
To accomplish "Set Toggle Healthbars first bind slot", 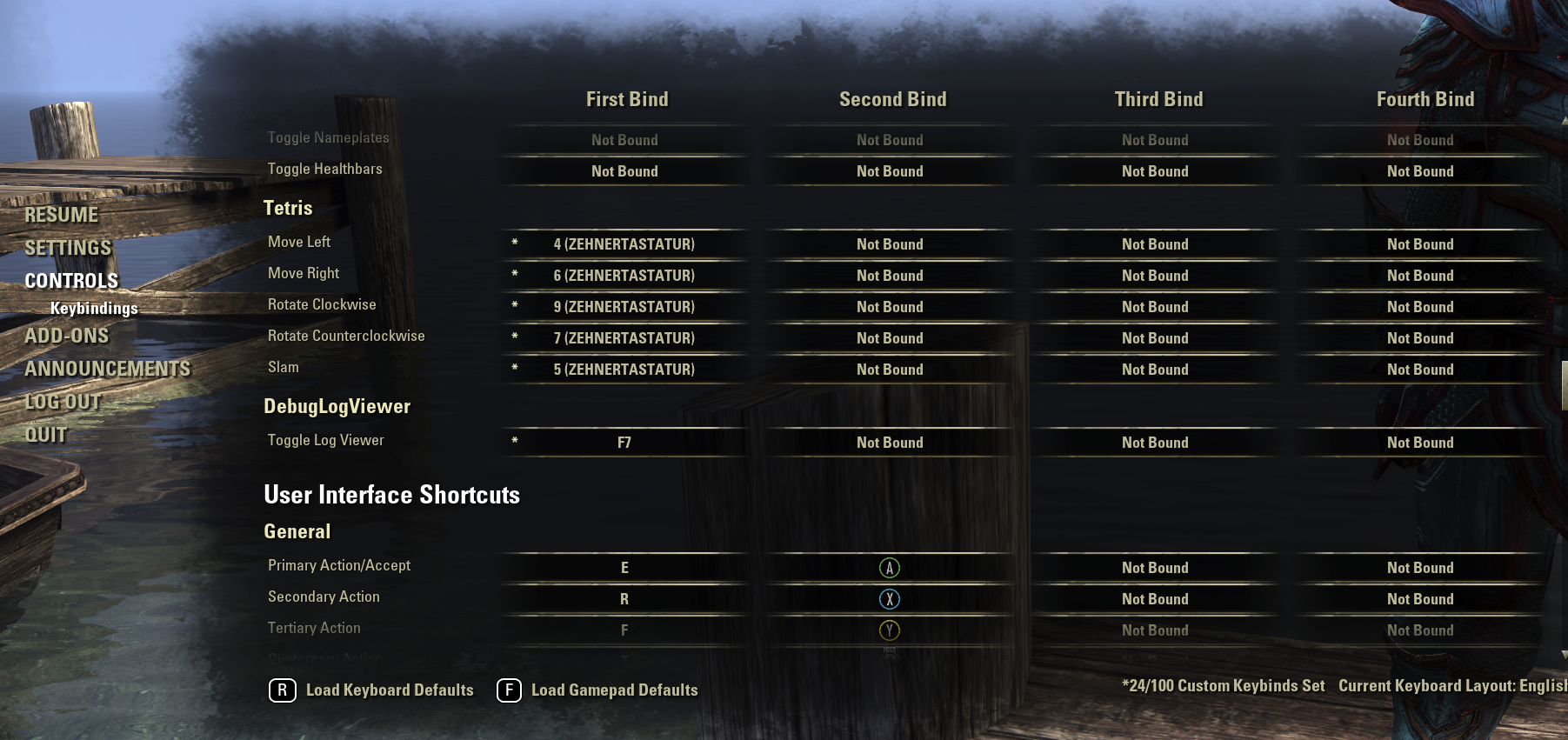I will pos(624,171).
